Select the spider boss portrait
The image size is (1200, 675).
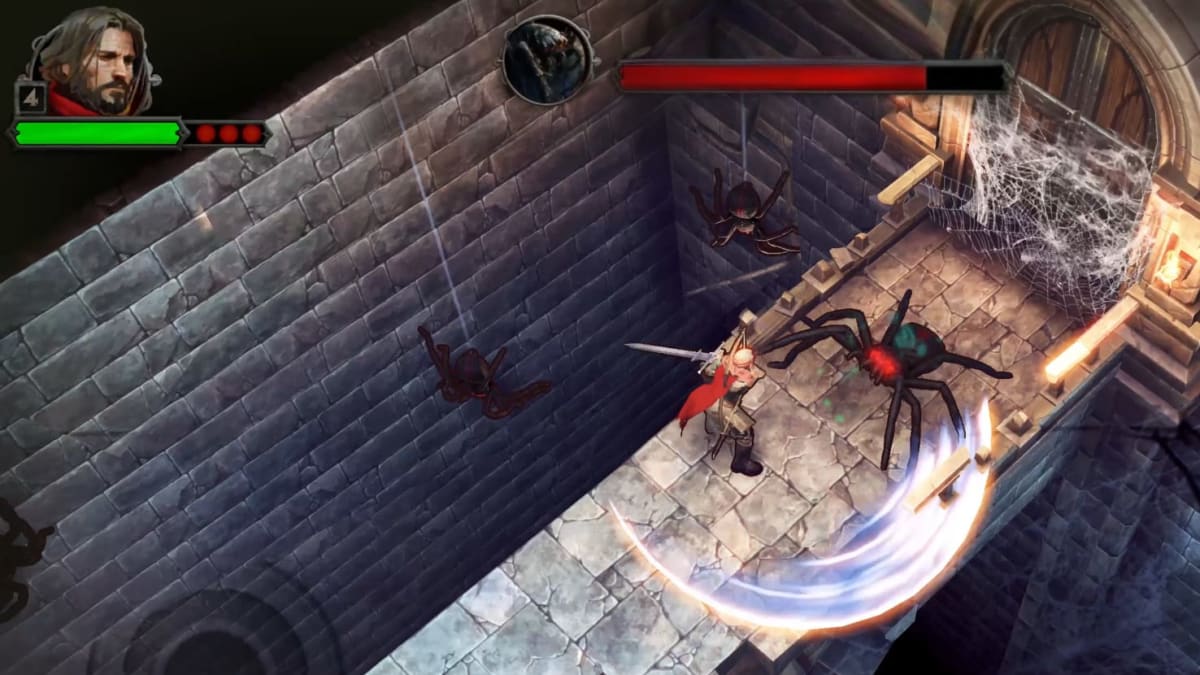coord(545,60)
